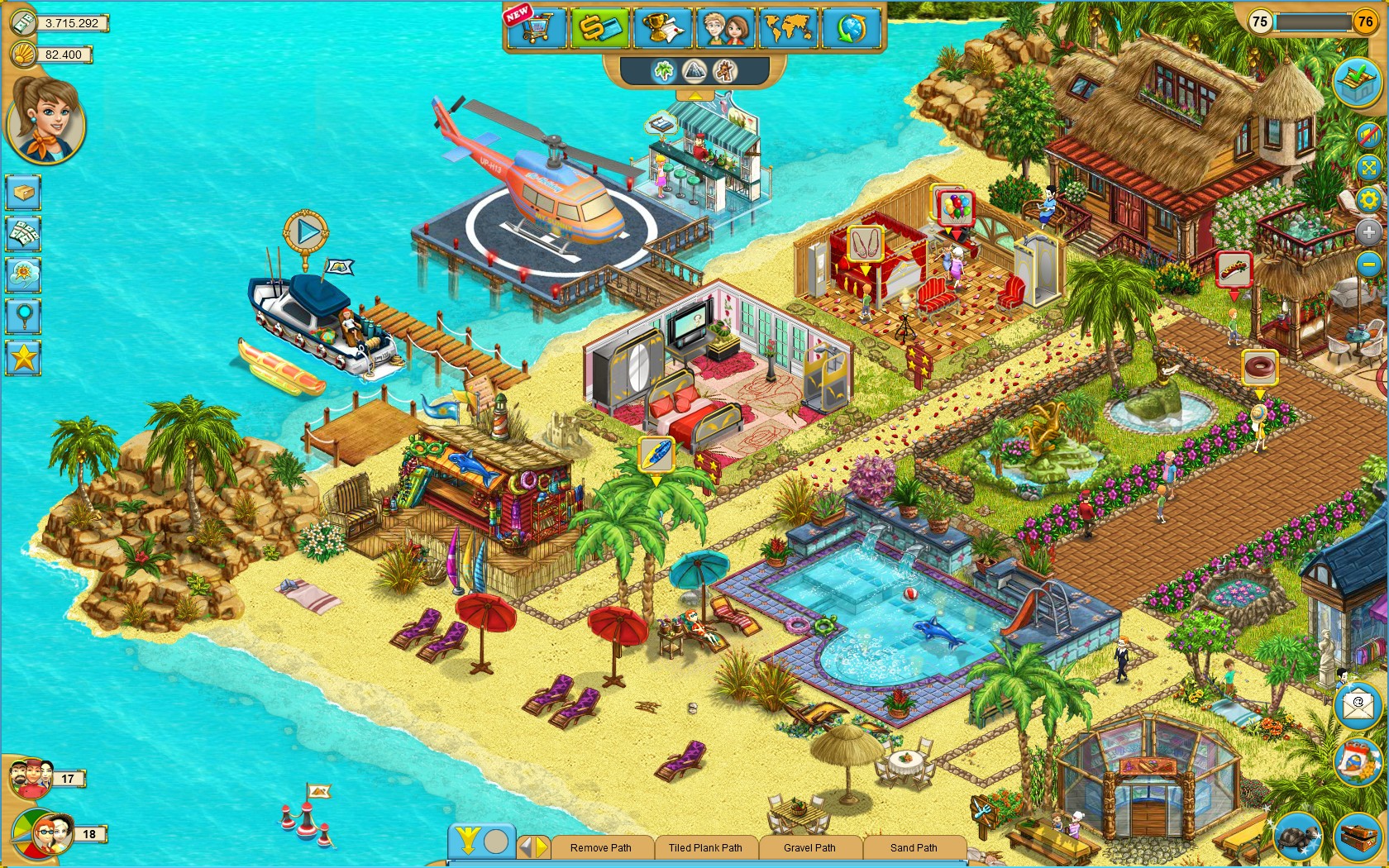Image resolution: width=1389 pixels, height=868 pixels.
Task: Select the Sand Path button
Action: (914, 848)
